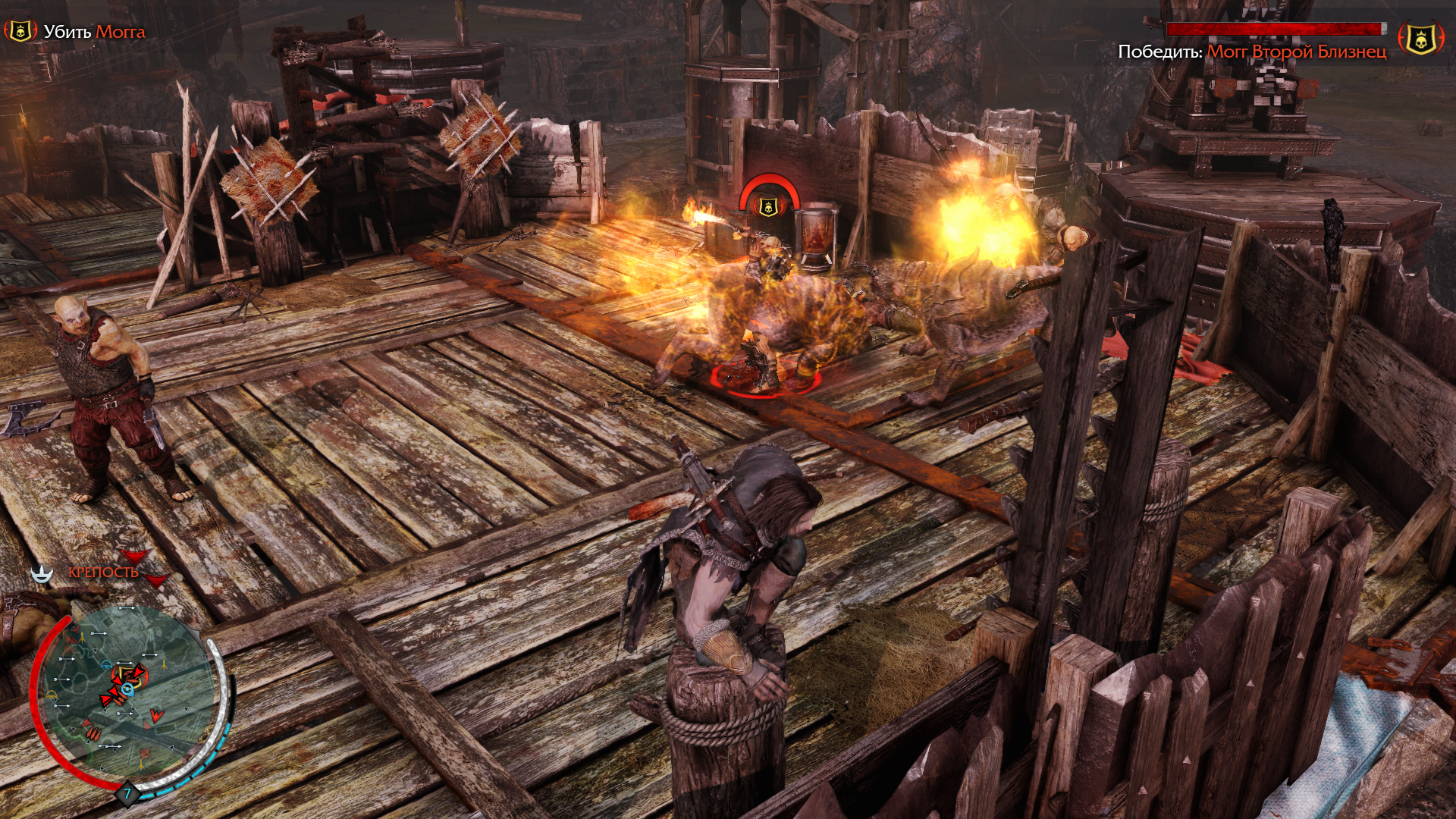The height and width of the screenshot is (819, 1456).
Task: Click the captain emblem beside the boss name
Action: (1420, 39)
